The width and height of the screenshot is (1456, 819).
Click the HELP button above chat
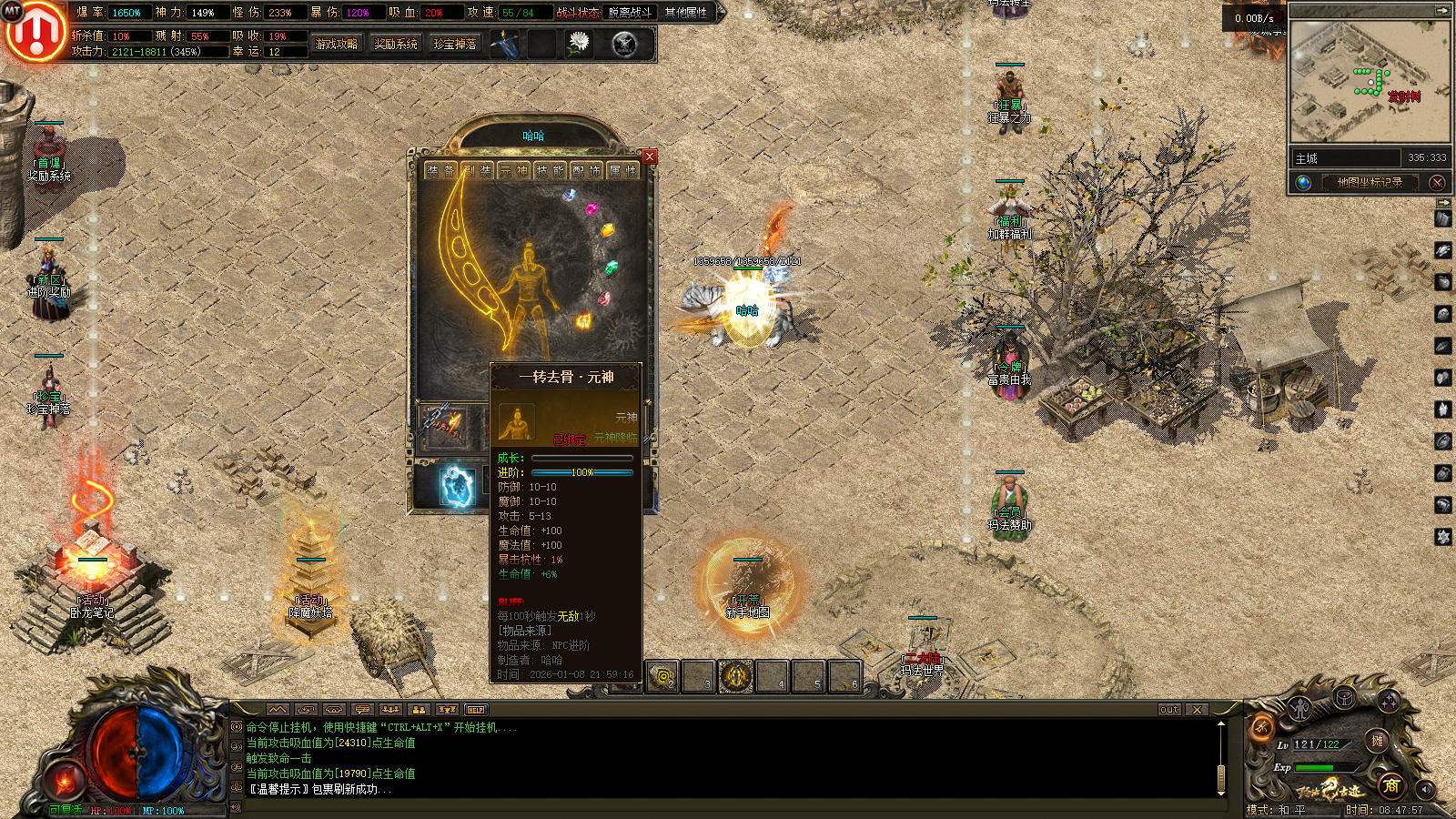476,710
